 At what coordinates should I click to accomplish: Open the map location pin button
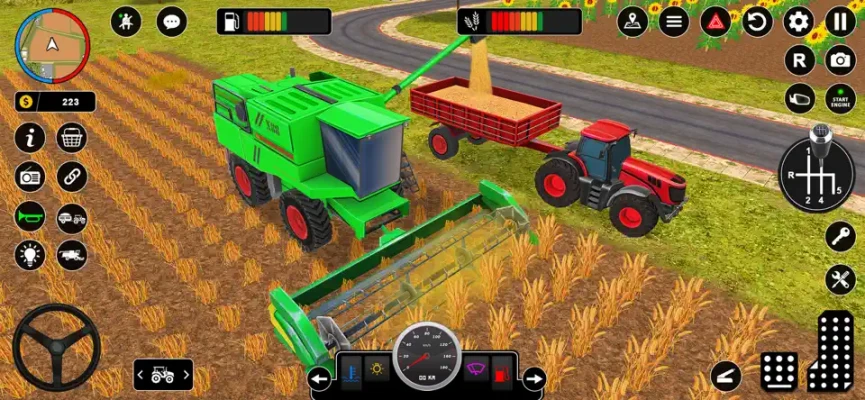click(x=632, y=21)
